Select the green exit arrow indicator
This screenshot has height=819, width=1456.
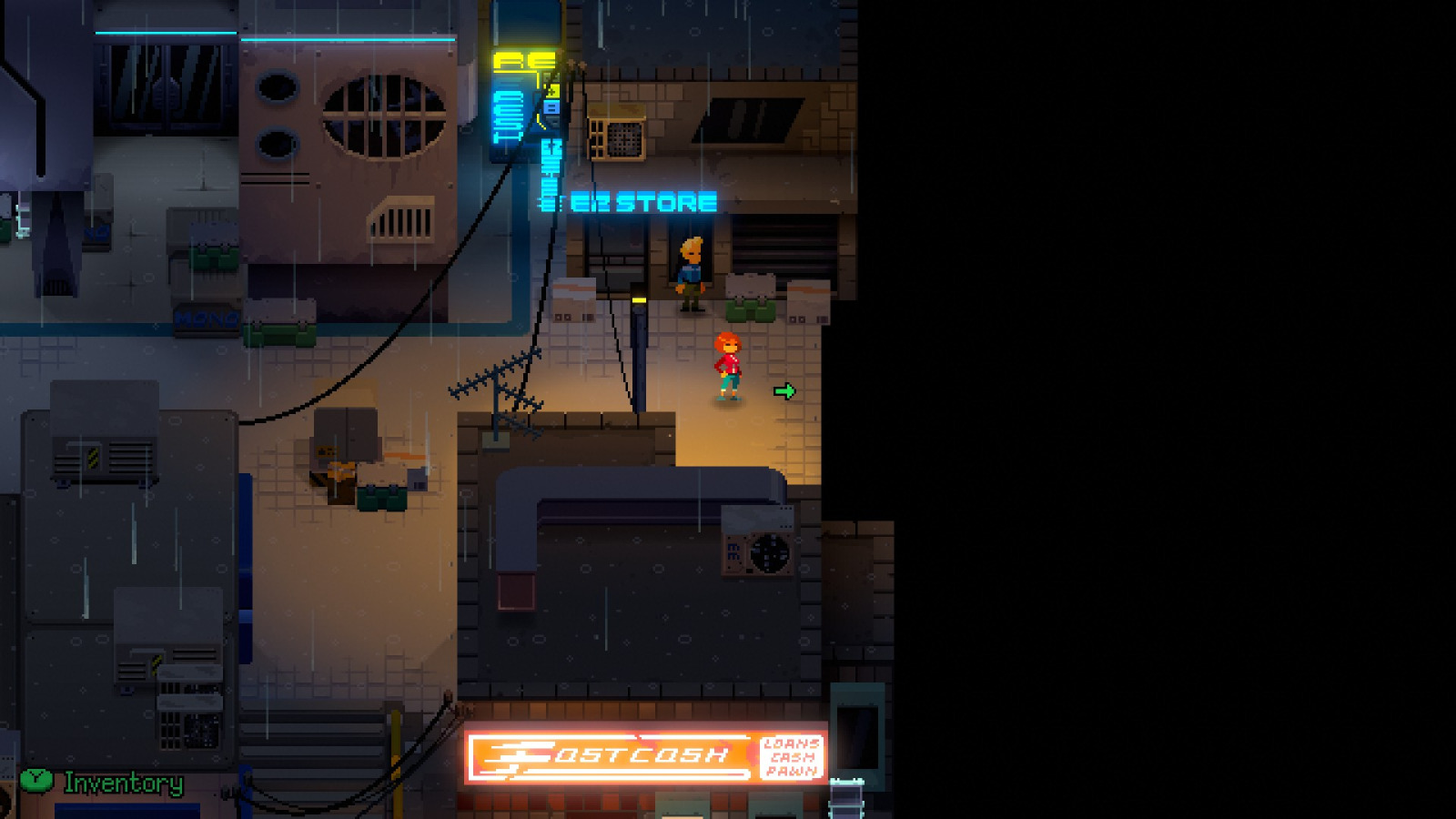click(x=784, y=389)
